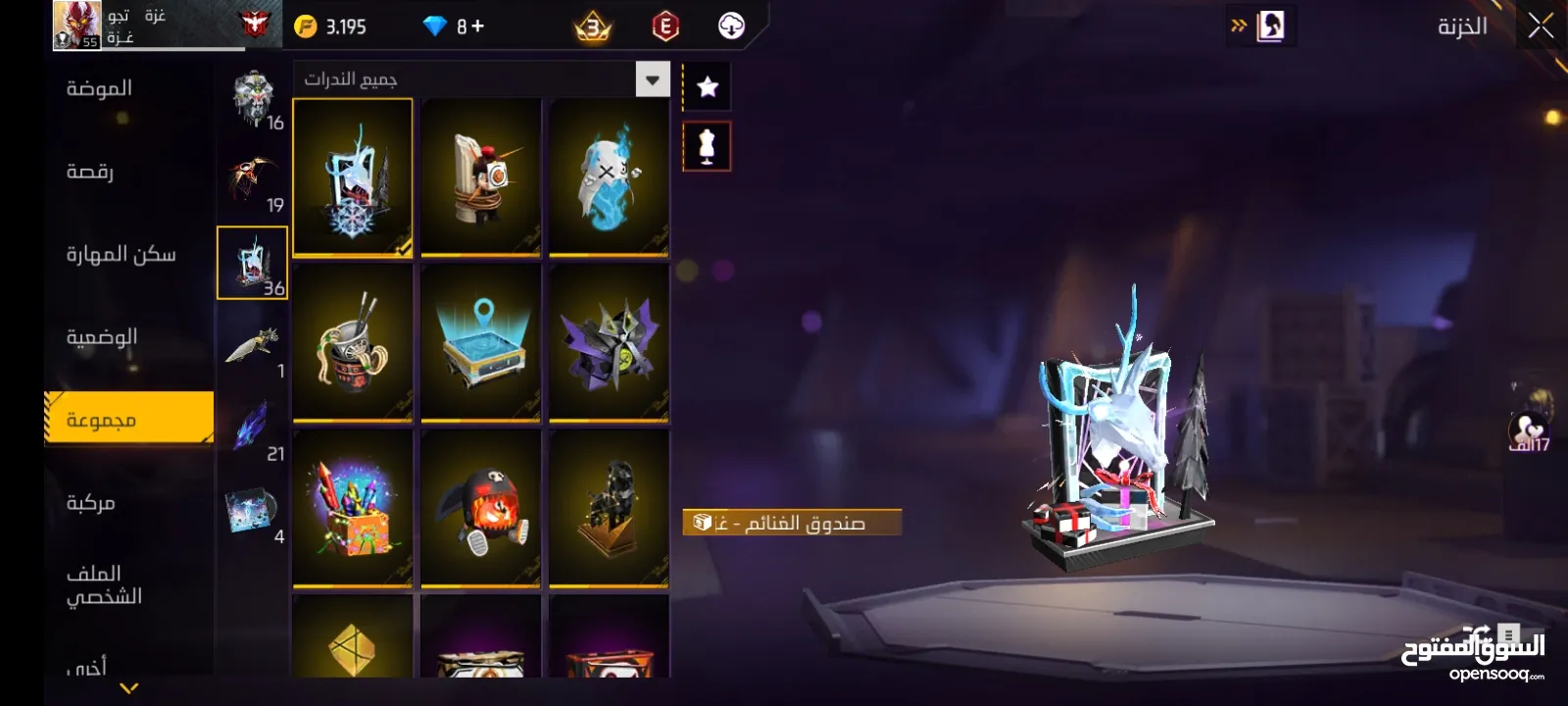Open the سكن المهارة skill skin category
The width and height of the screenshot is (1568, 706).
click(121, 255)
